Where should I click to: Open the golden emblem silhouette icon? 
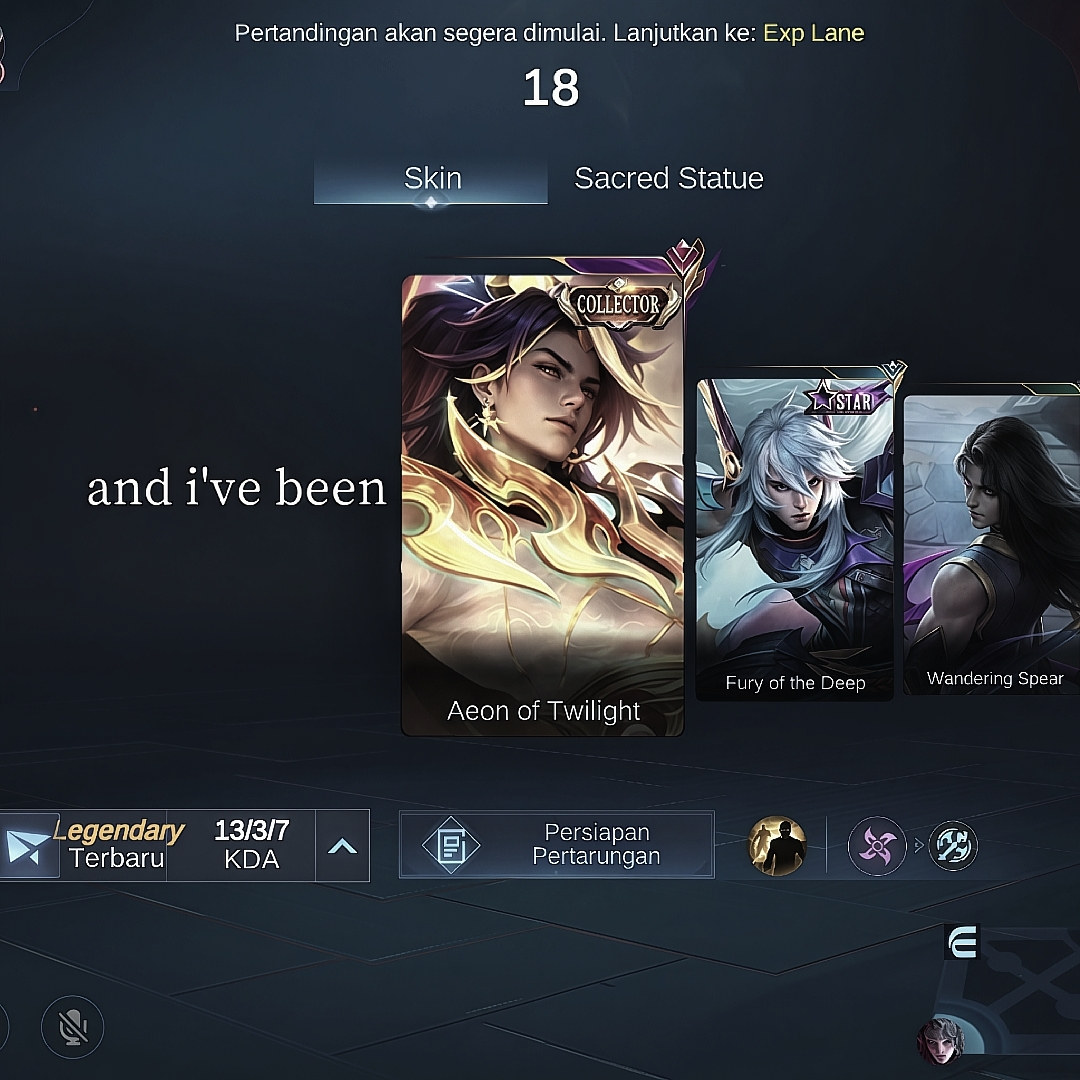[777, 846]
